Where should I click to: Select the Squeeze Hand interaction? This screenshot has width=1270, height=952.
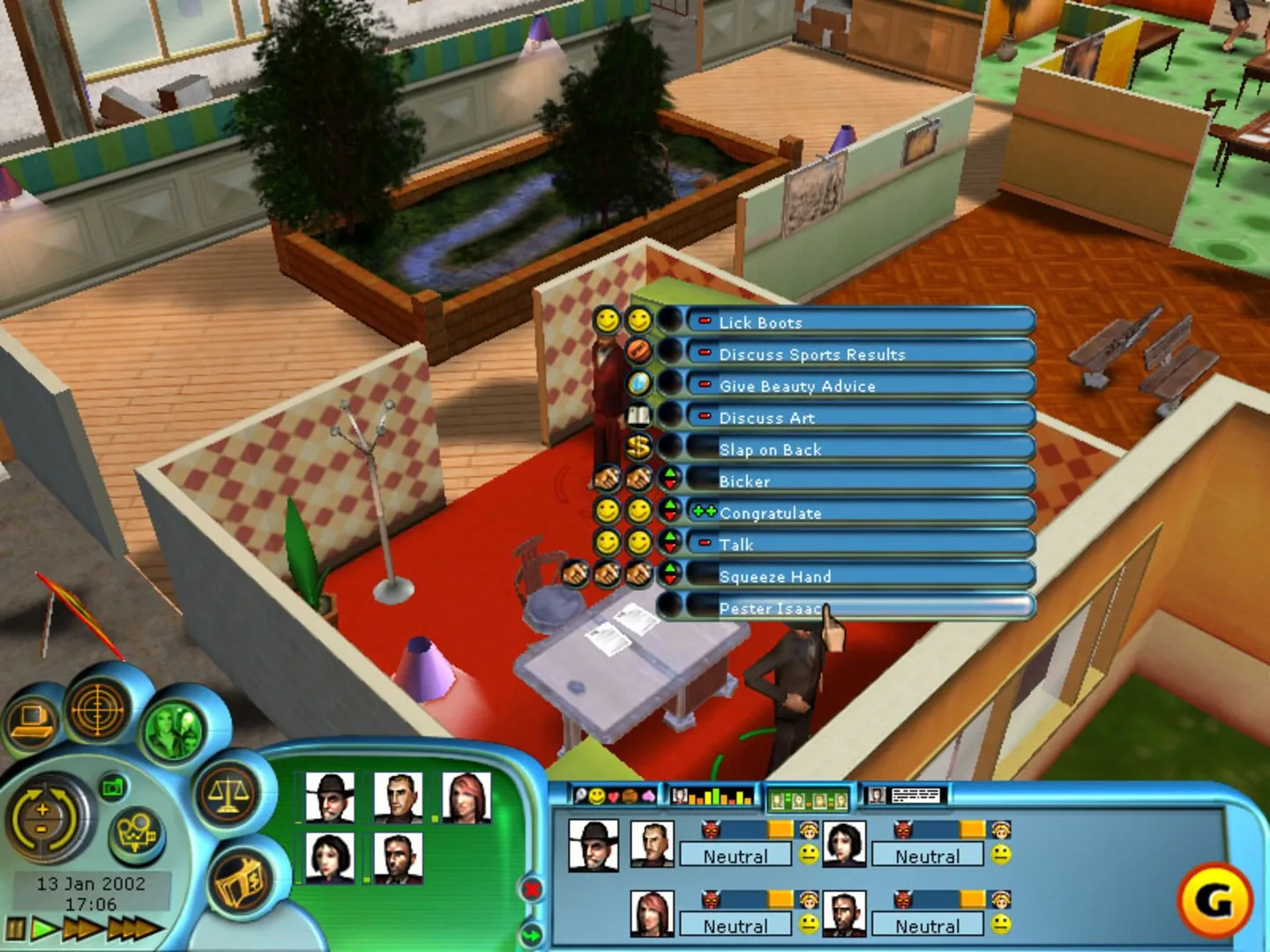coord(776,576)
